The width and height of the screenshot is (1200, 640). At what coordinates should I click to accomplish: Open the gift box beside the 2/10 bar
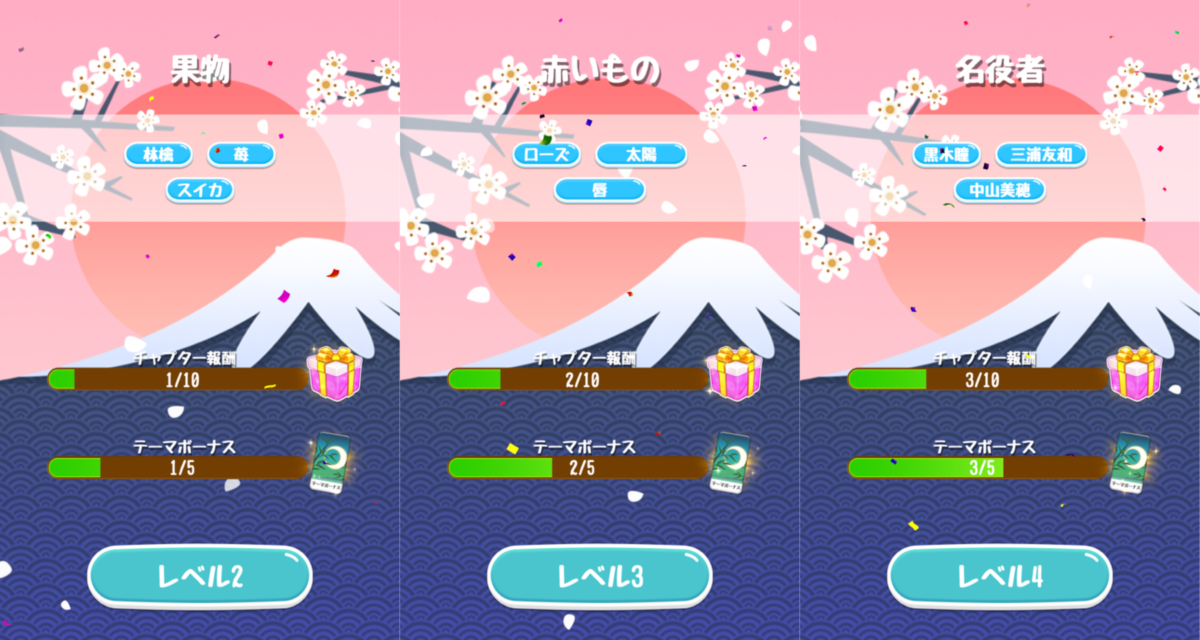tap(734, 373)
